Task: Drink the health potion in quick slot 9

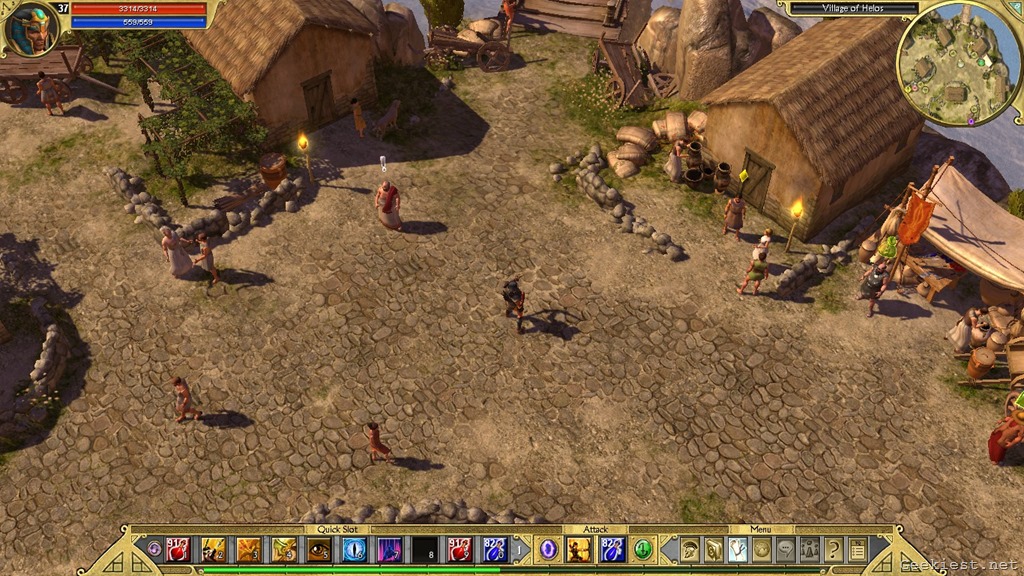Action: (460, 549)
